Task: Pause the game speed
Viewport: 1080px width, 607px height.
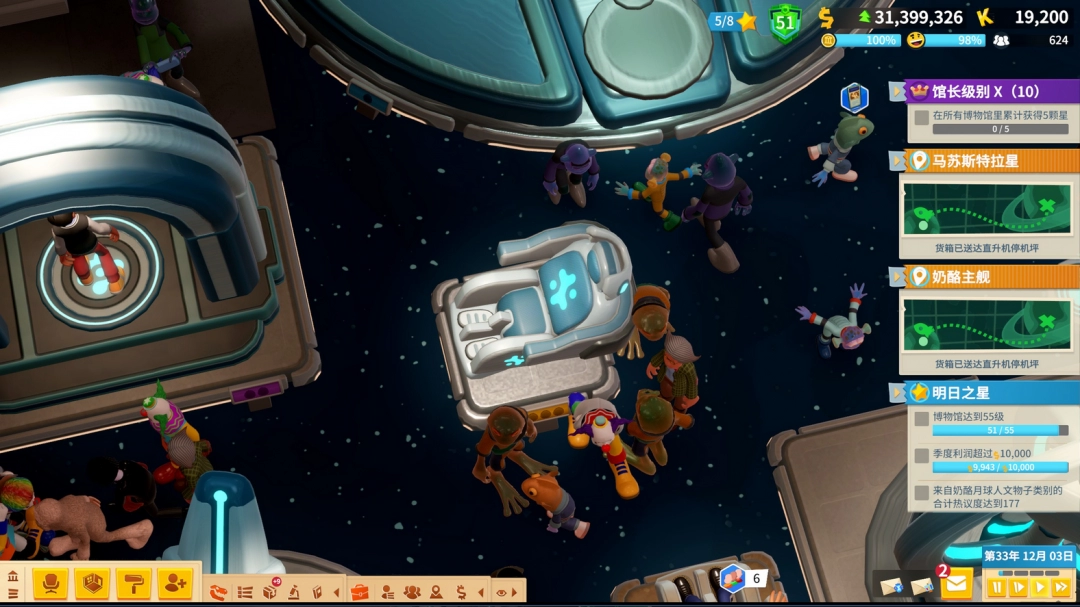Action: [997, 587]
